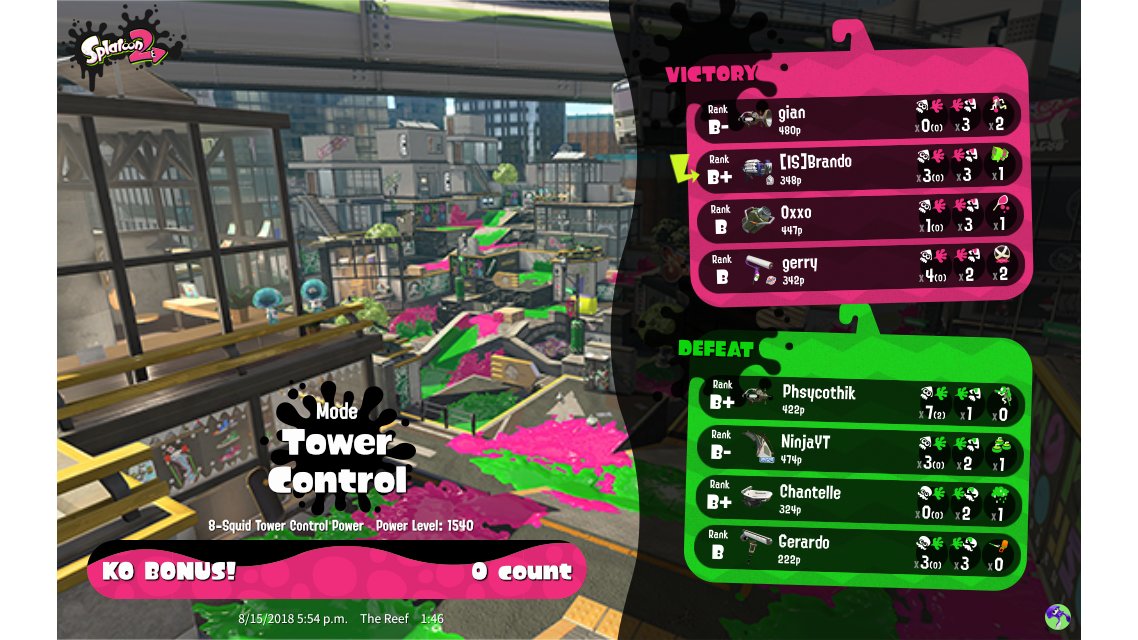Select gian's player row
Screen dimensions: 1138x640
click(x=858, y=118)
